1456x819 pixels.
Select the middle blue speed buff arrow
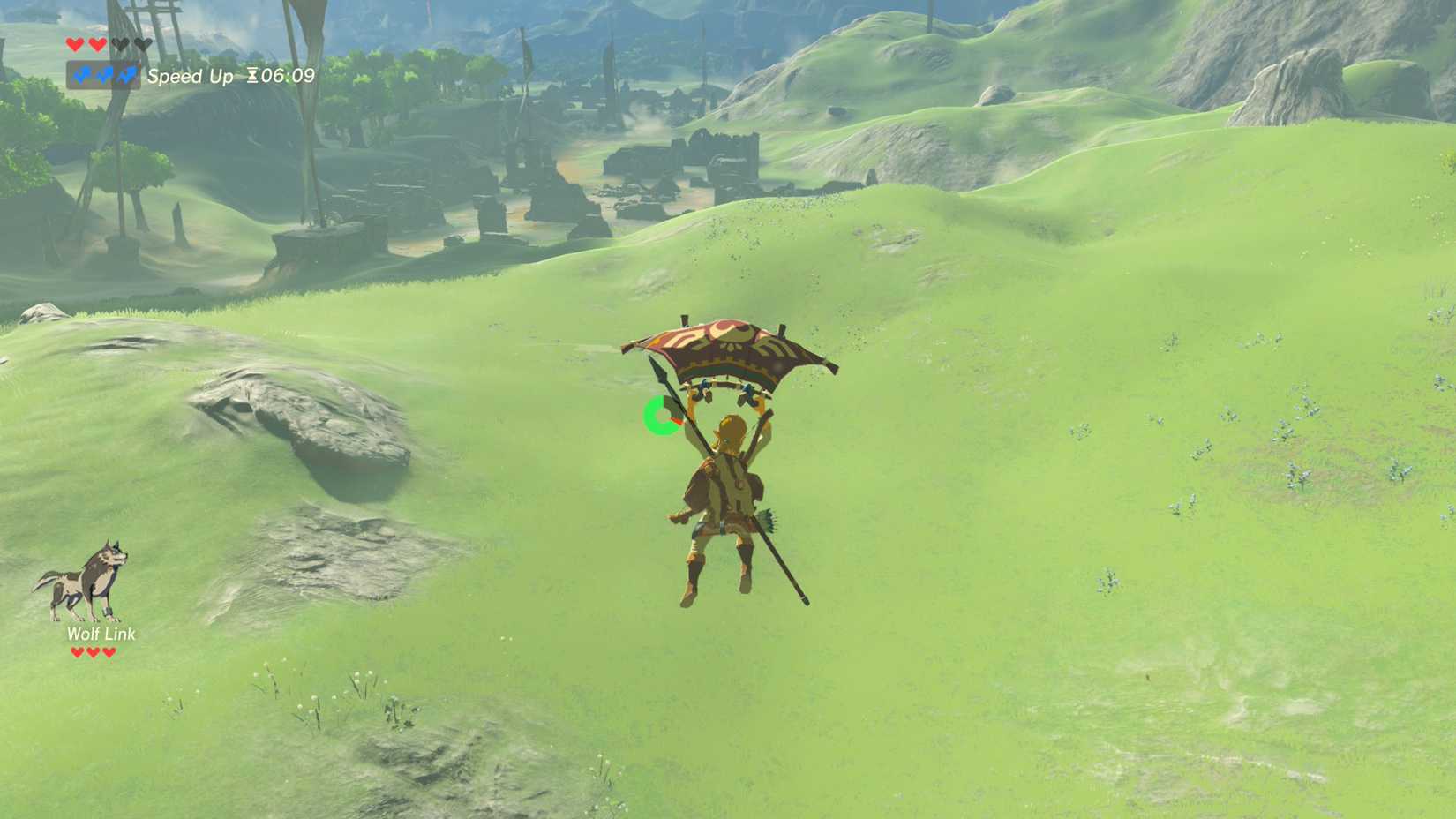coord(103,75)
